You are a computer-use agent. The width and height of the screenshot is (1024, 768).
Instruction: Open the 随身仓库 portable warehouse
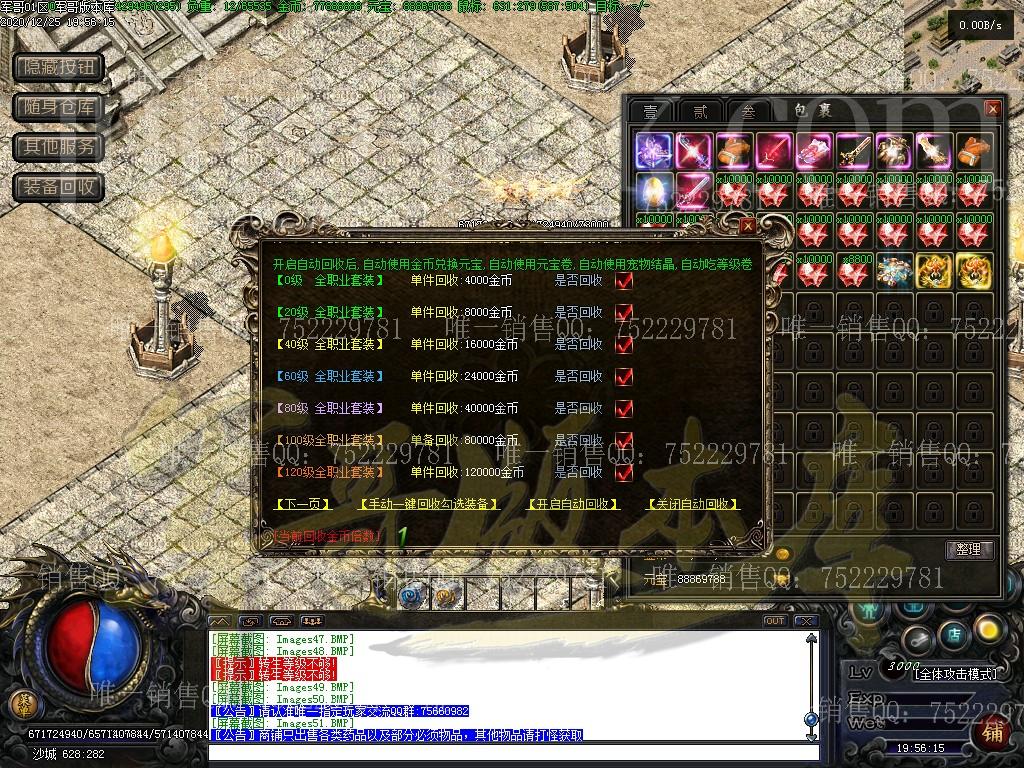click(x=59, y=107)
